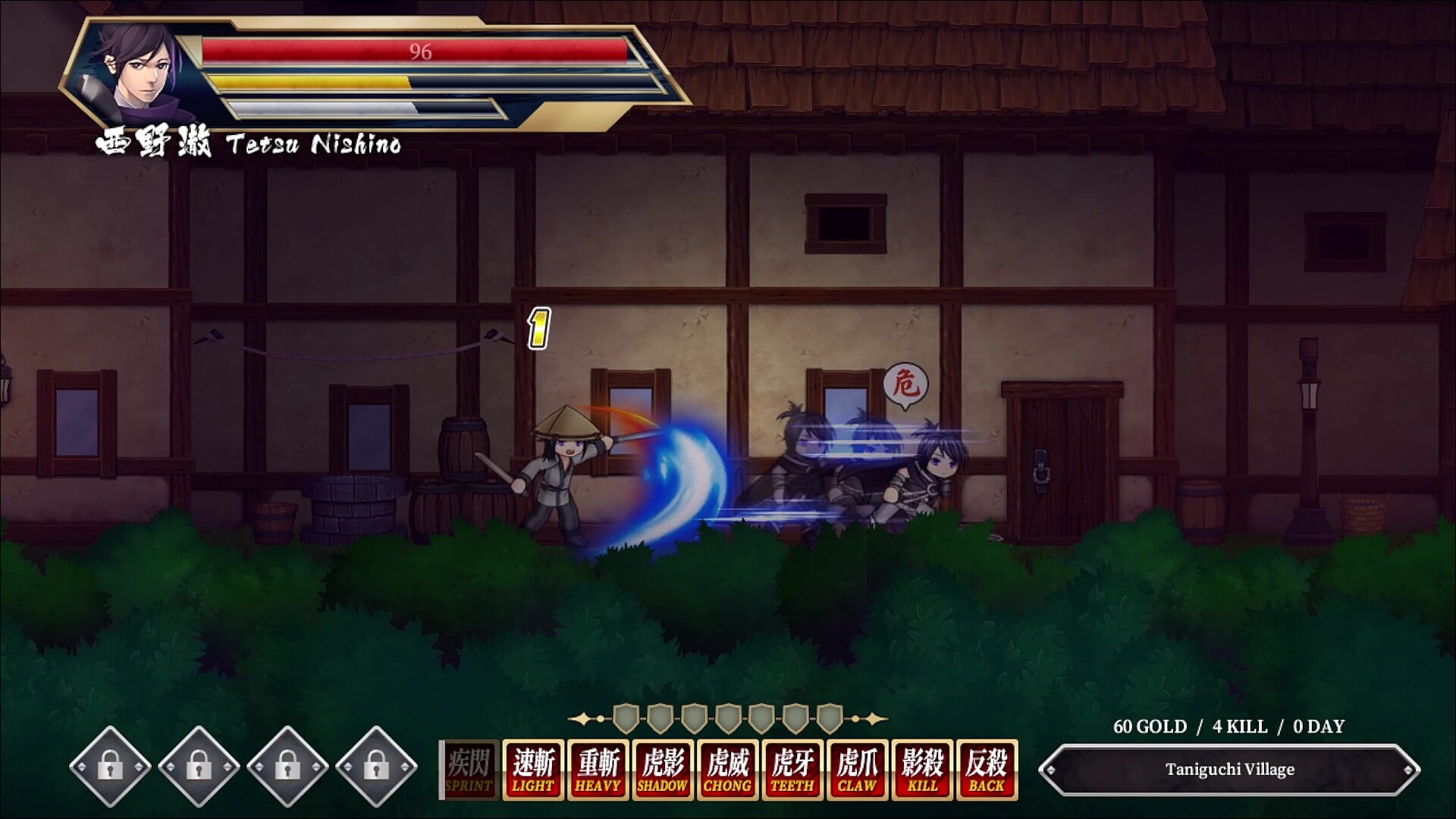
Task: Select the 虎爪 CLAW skill
Action: pyautogui.click(x=858, y=771)
